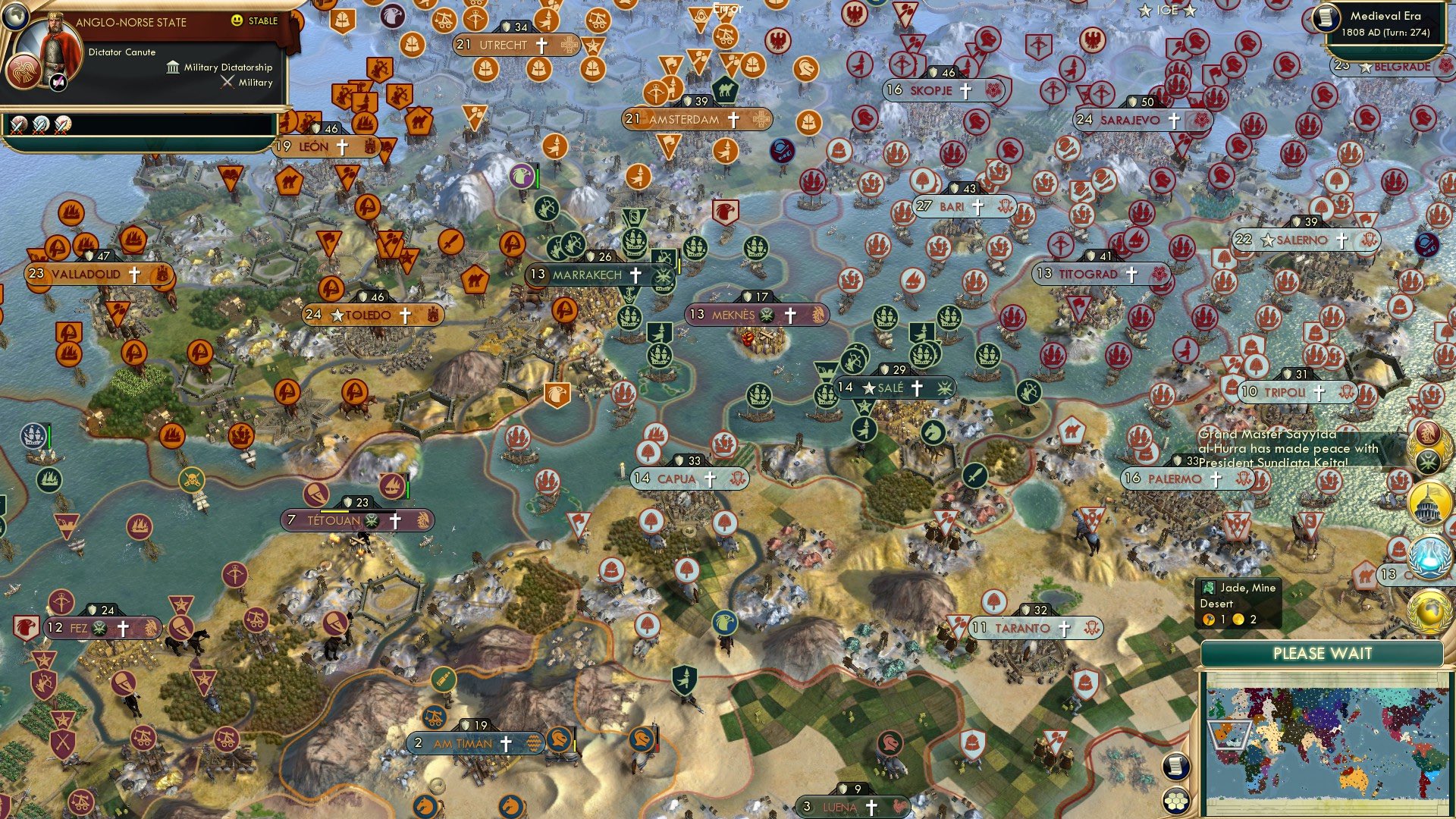Click the Military Dictatorship government icon
This screenshot has width=1456, height=819.
point(173,67)
